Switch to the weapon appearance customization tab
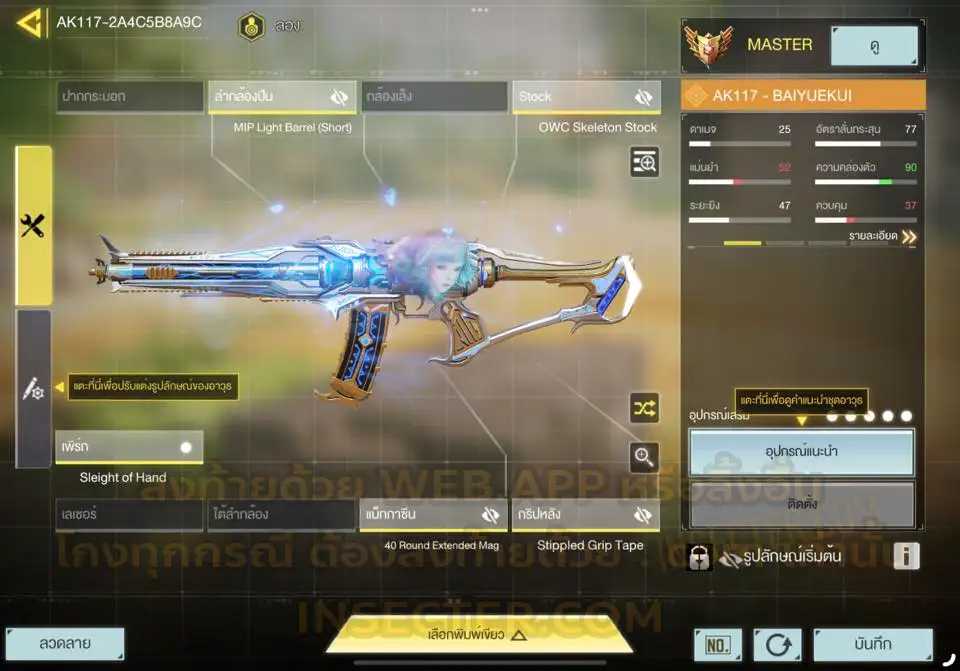 click(33, 390)
